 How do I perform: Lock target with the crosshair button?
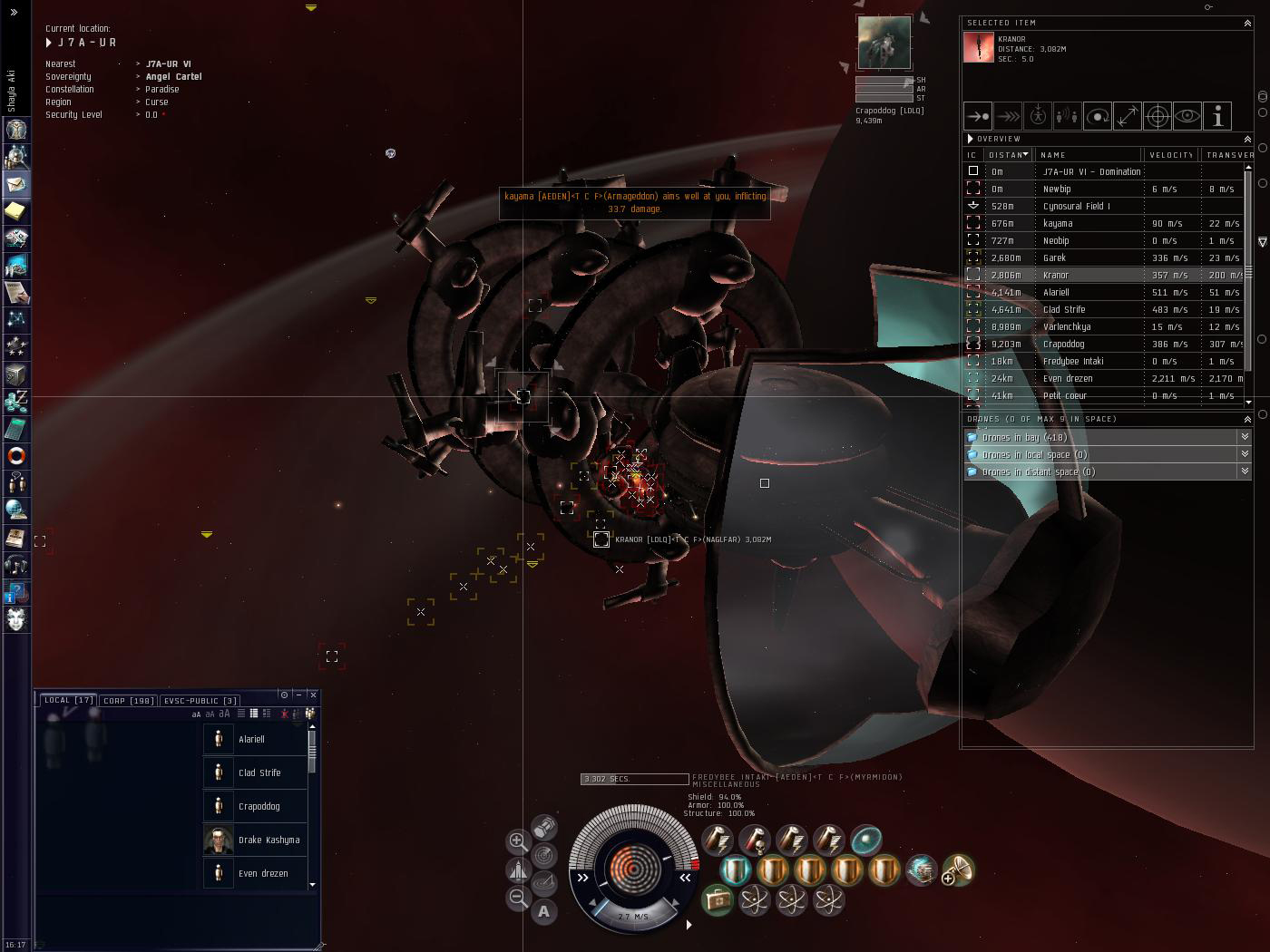coord(1158,116)
